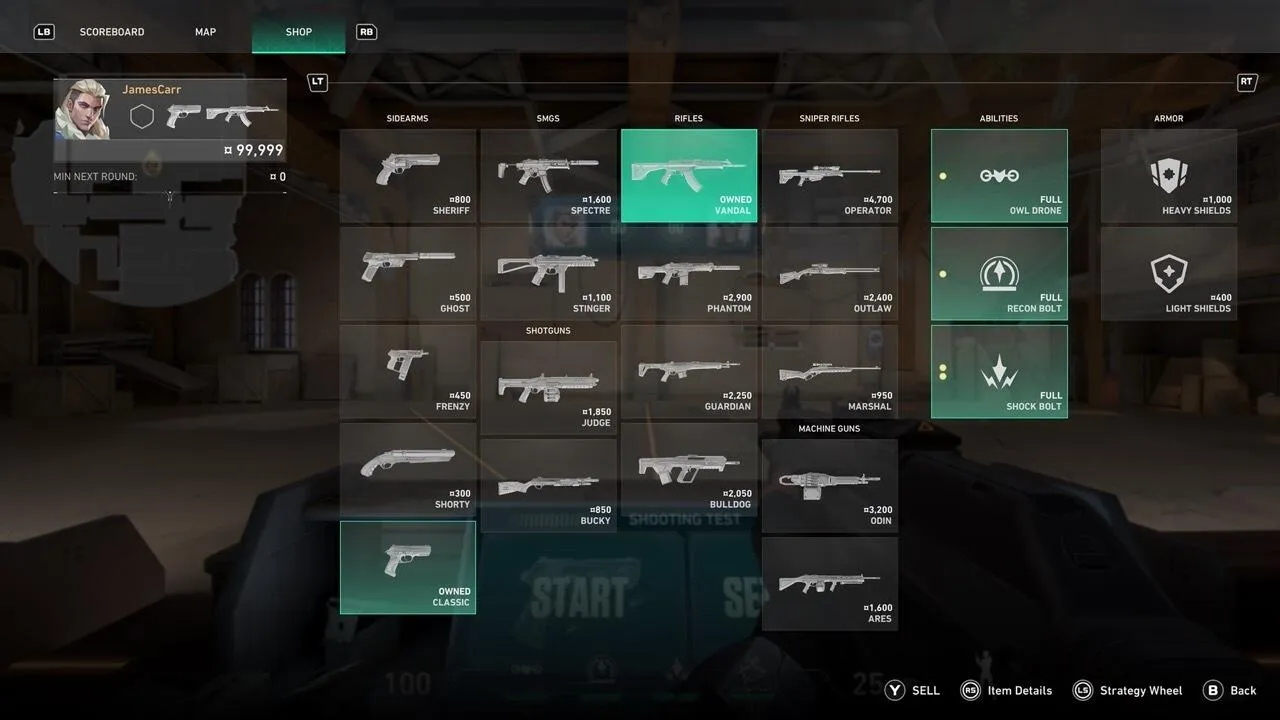Choose the Odin machine gun
Viewport: 1280px width, 720px height.
pyautogui.click(x=830, y=486)
